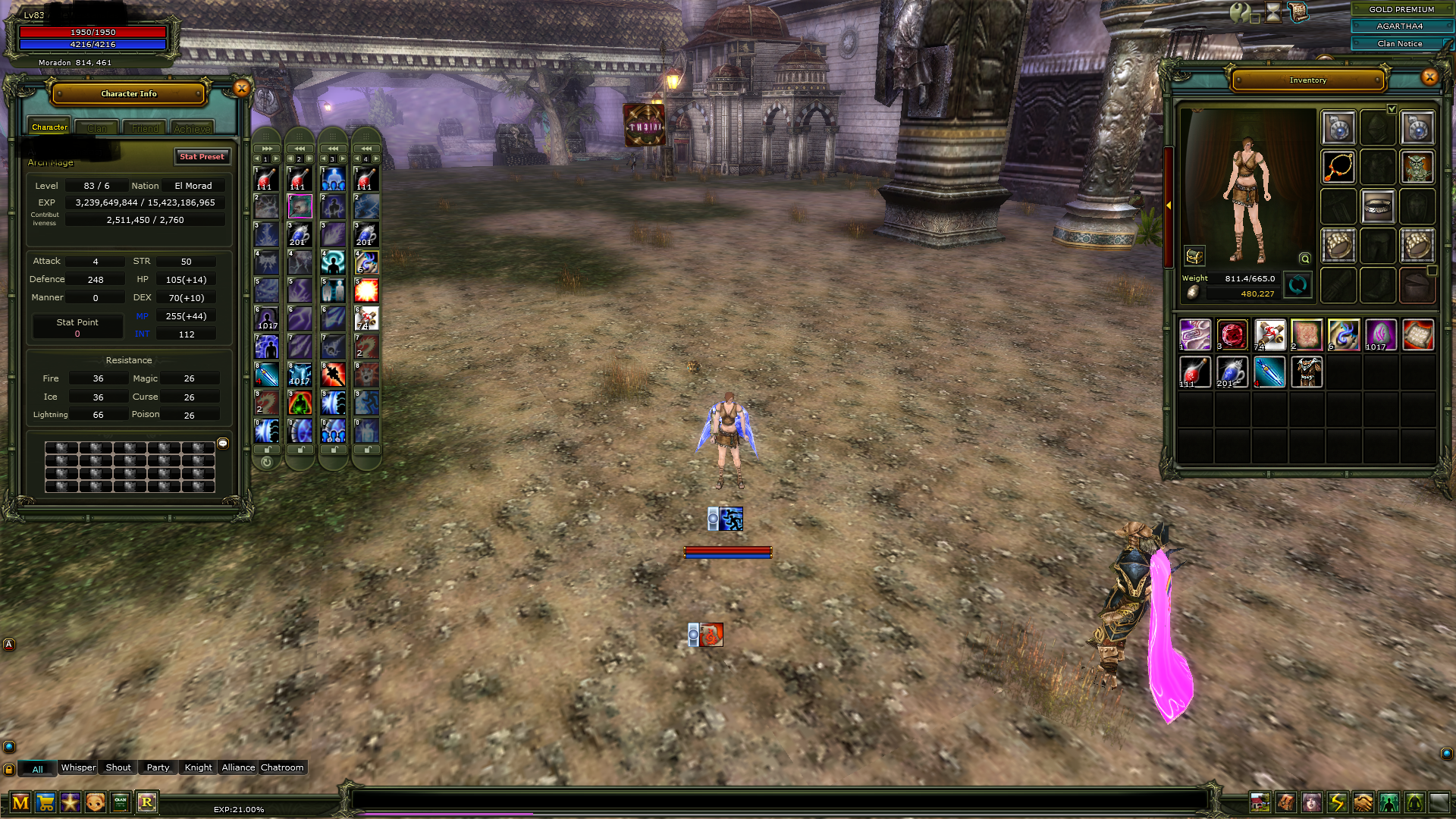Switch to the Clan tab
The height and width of the screenshot is (819, 1456).
coord(97,128)
